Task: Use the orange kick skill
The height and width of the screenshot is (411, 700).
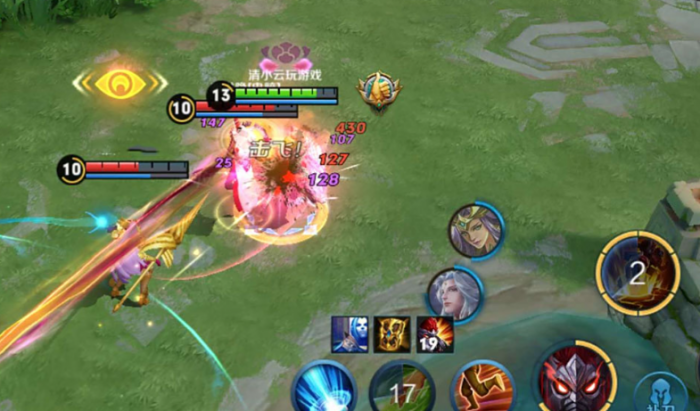Action: (482, 390)
